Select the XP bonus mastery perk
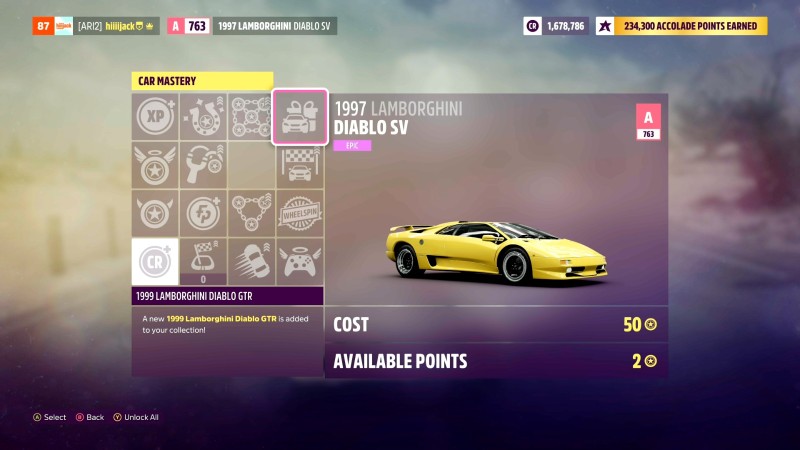 click(155, 116)
